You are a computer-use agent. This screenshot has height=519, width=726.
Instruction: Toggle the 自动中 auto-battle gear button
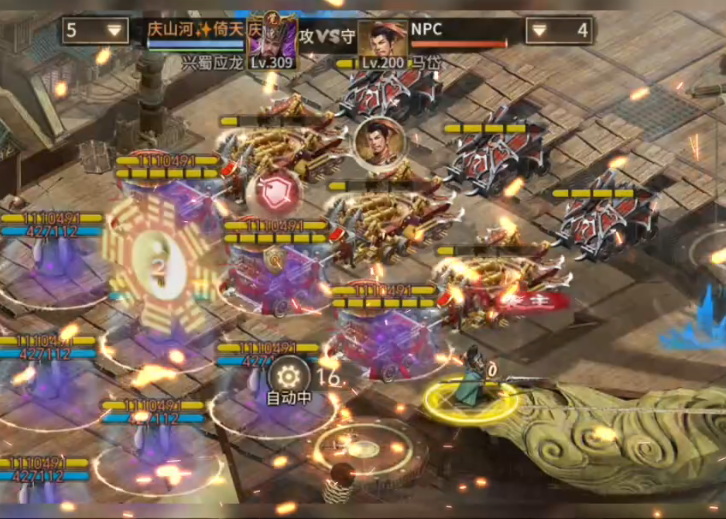(x=287, y=376)
